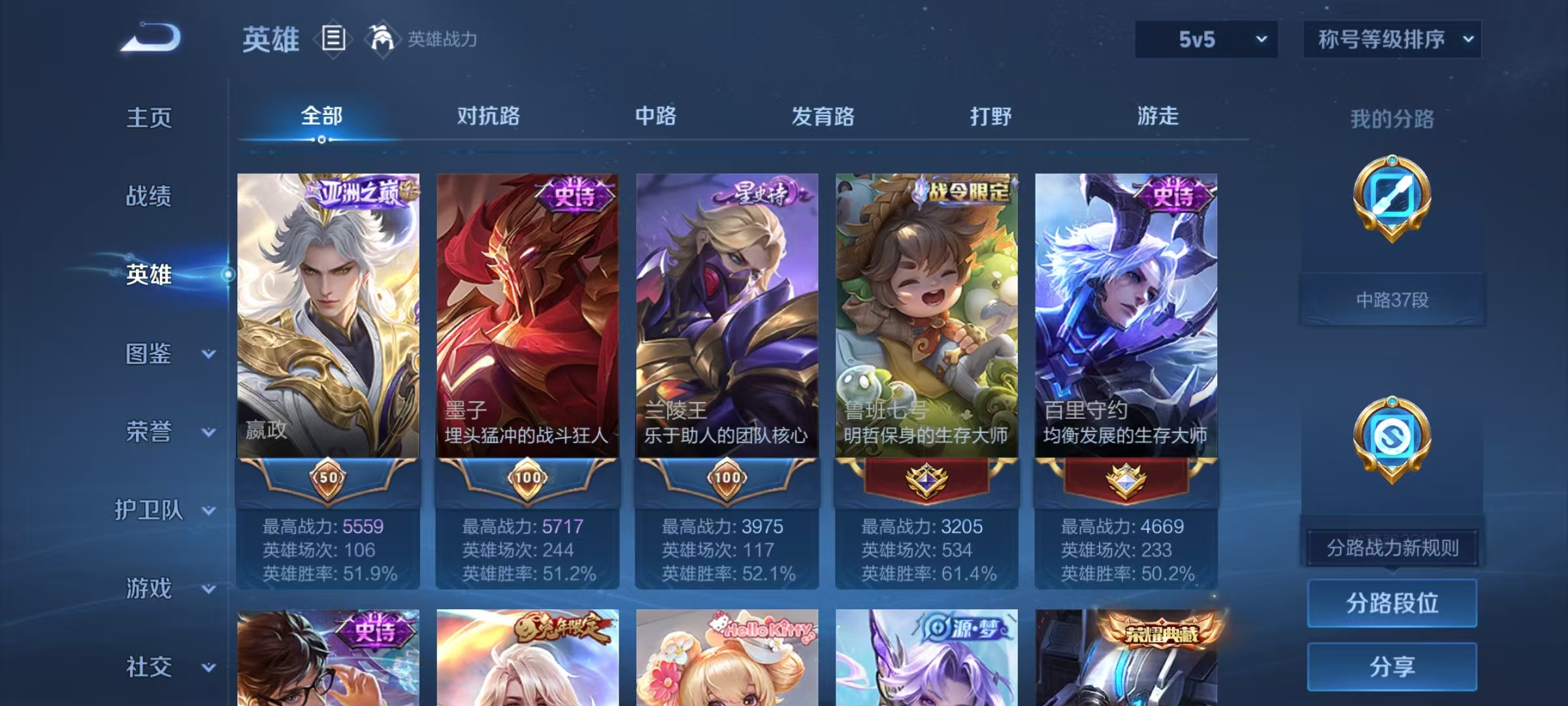Open the 5v5 mode dropdown

click(1205, 39)
